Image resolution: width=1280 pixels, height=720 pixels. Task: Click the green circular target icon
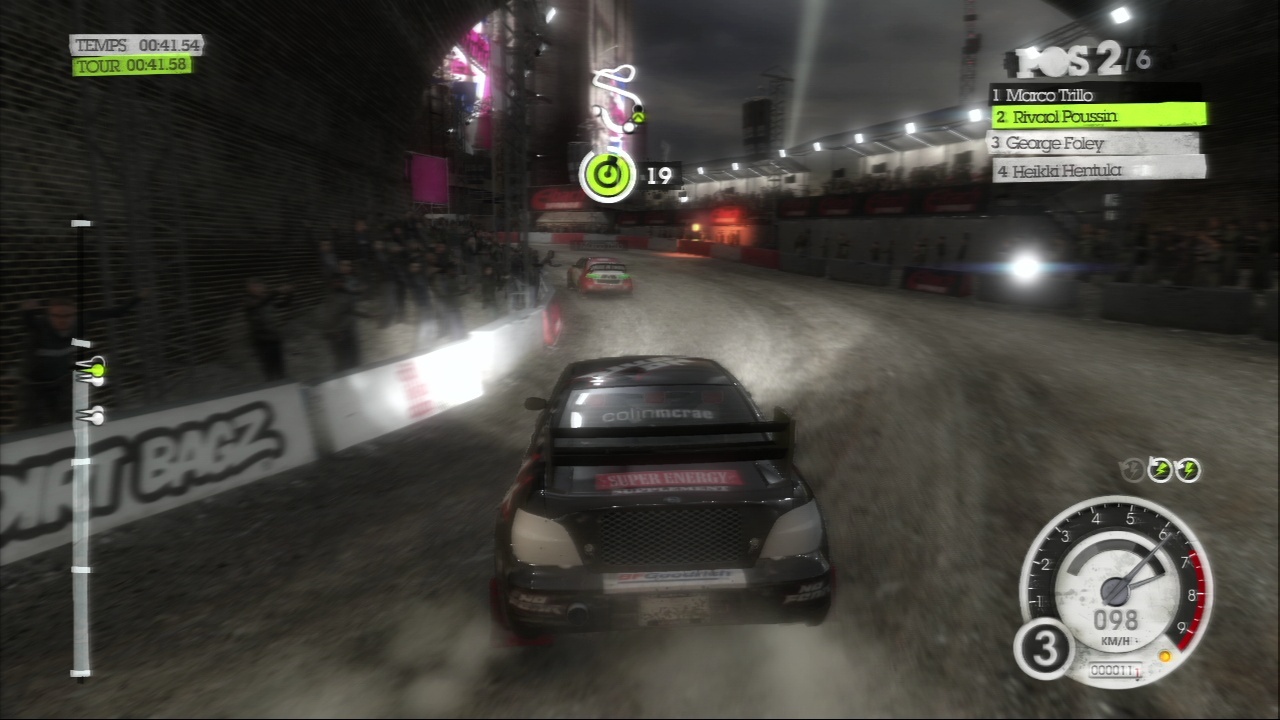point(607,176)
